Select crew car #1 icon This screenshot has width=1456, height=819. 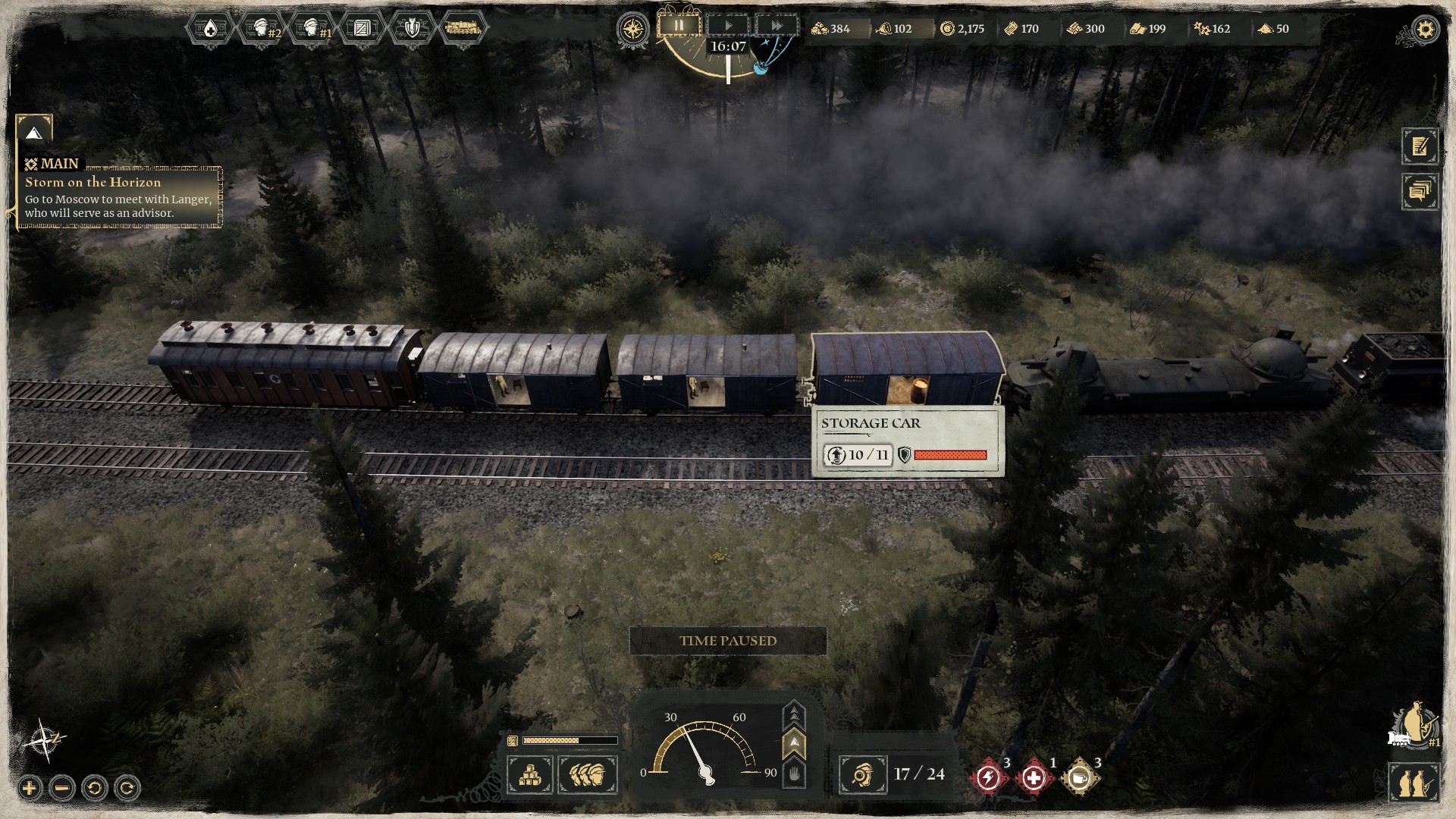[x=312, y=29]
